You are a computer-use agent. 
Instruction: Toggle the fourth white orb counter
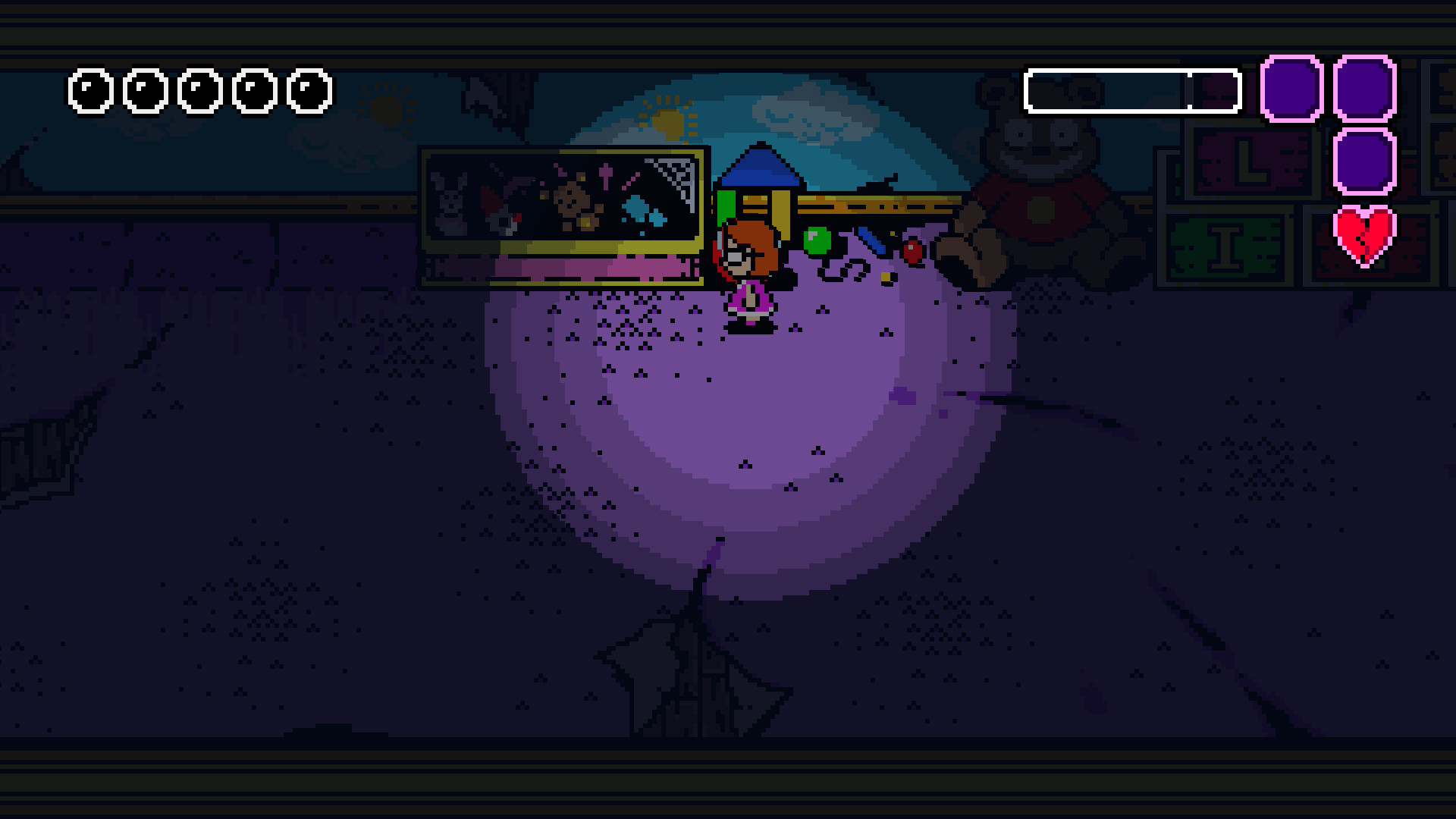click(x=253, y=93)
